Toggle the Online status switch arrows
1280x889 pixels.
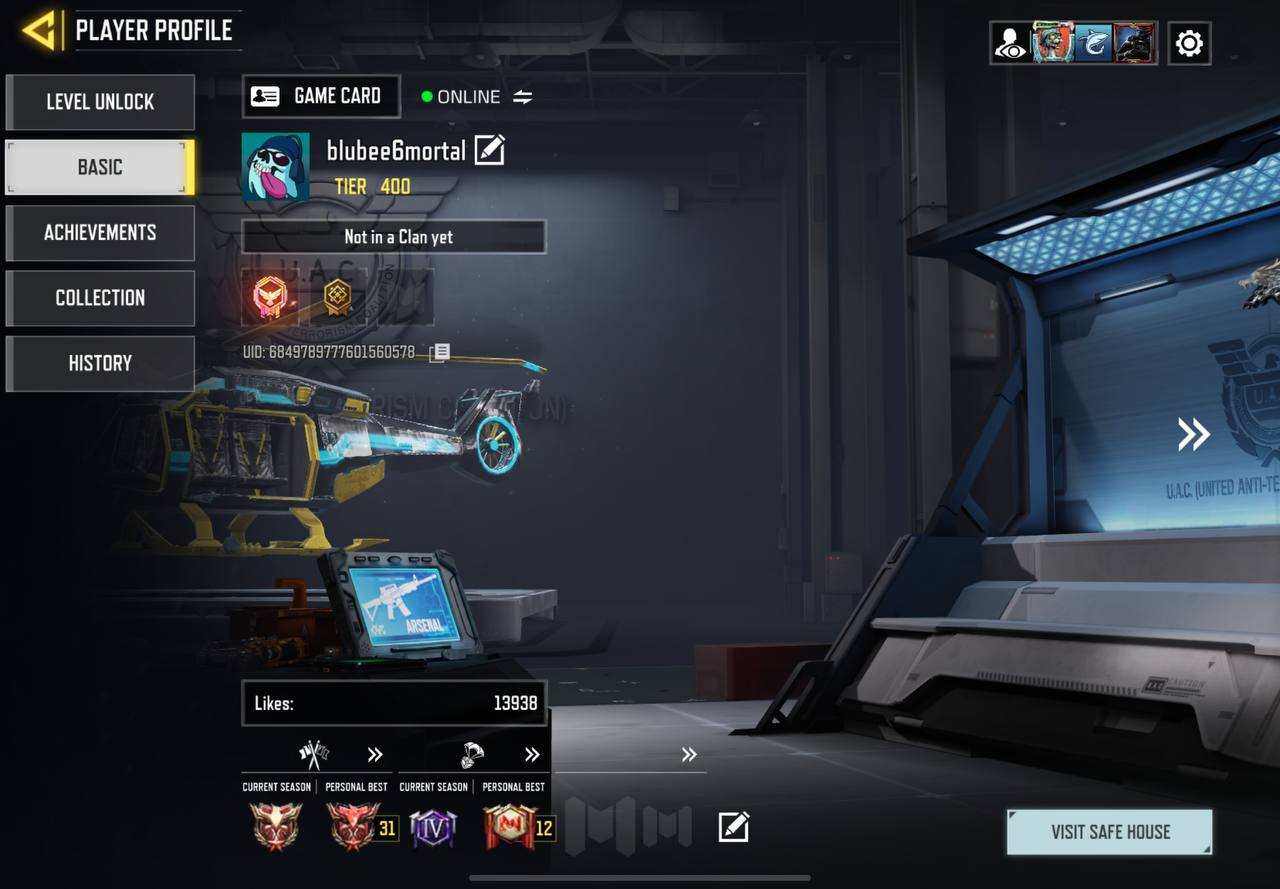pos(523,97)
